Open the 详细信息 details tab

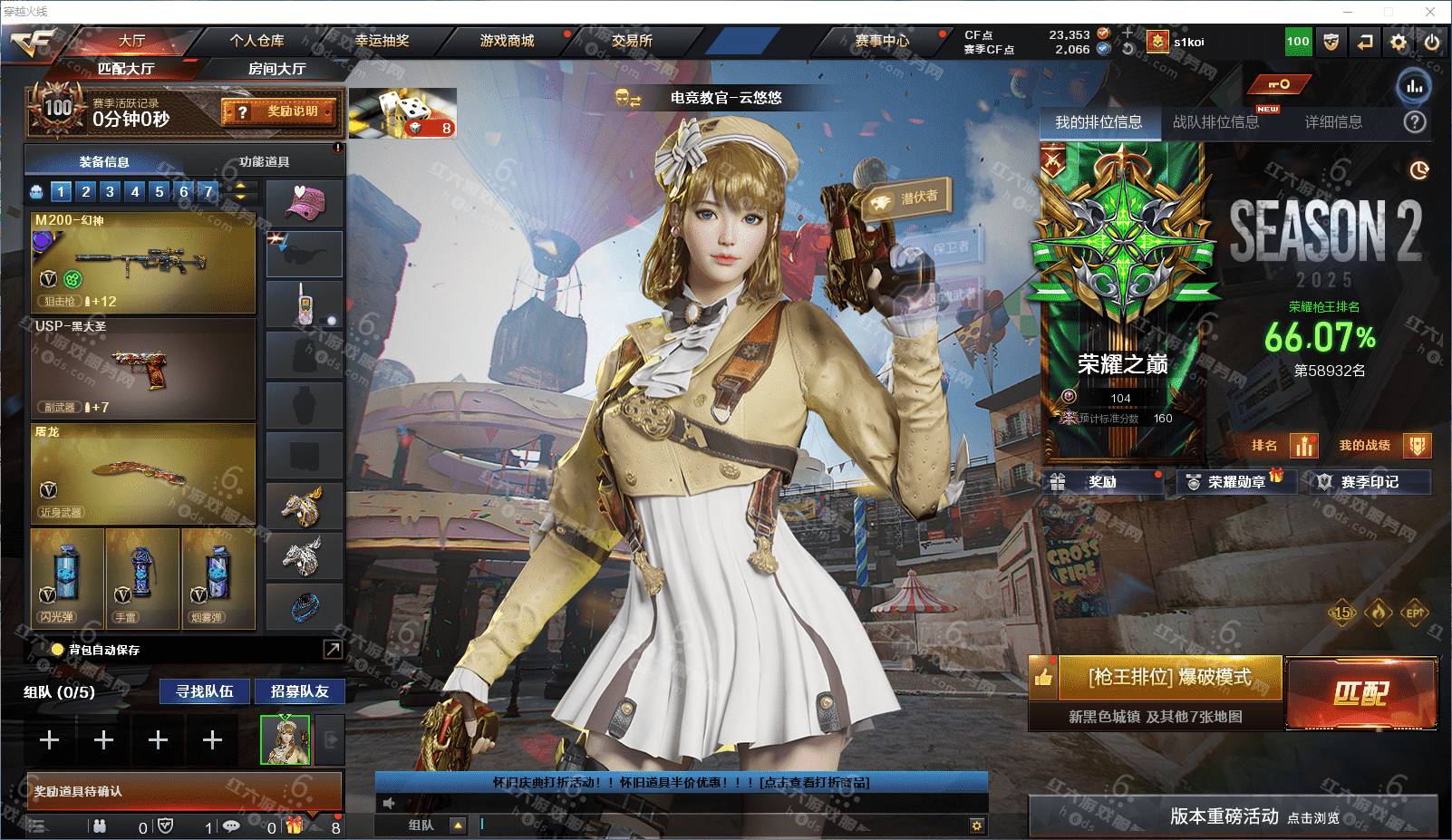tap(1333, 122)
